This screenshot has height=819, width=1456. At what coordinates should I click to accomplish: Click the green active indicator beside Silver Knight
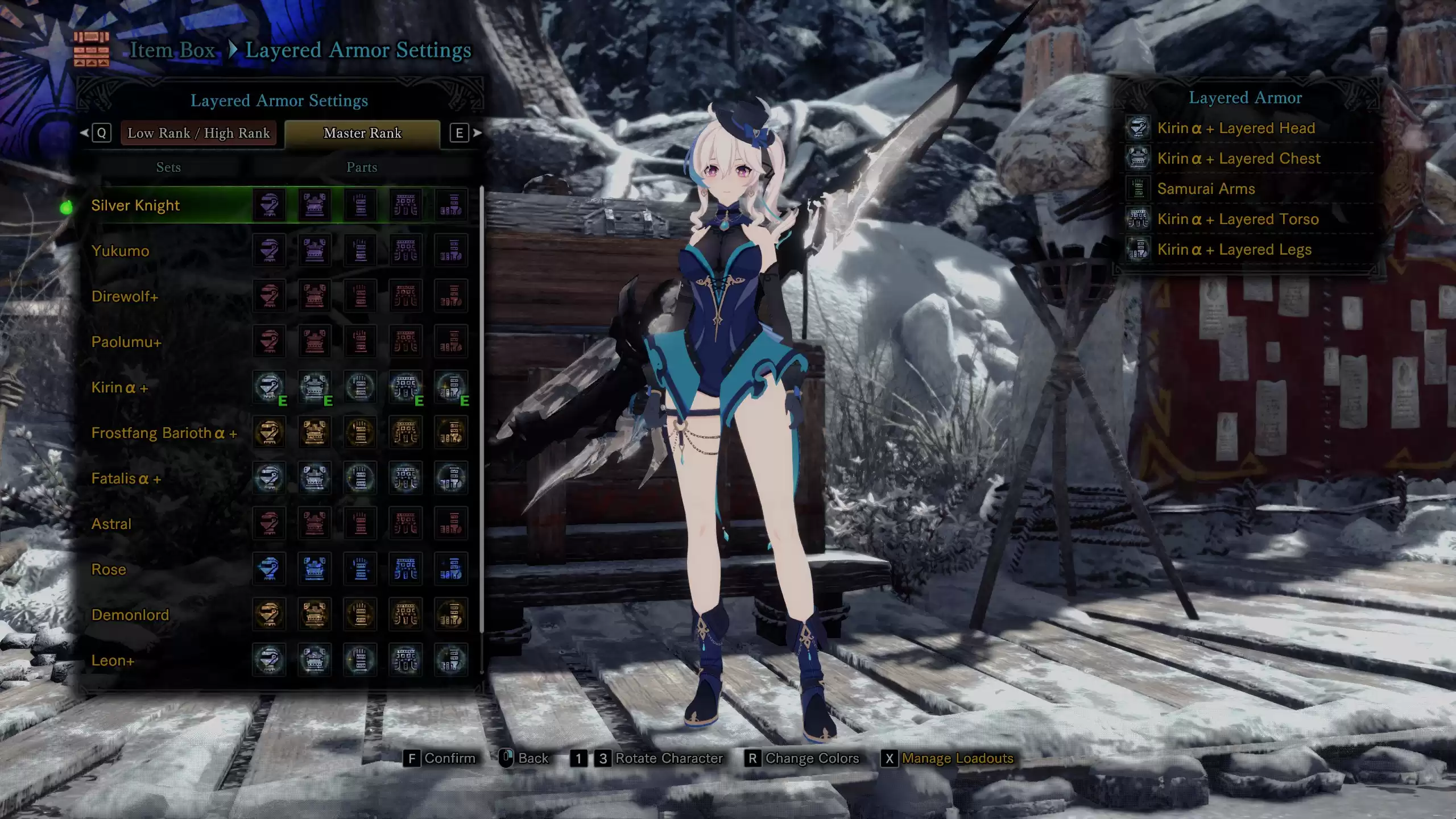click(67, 206)
